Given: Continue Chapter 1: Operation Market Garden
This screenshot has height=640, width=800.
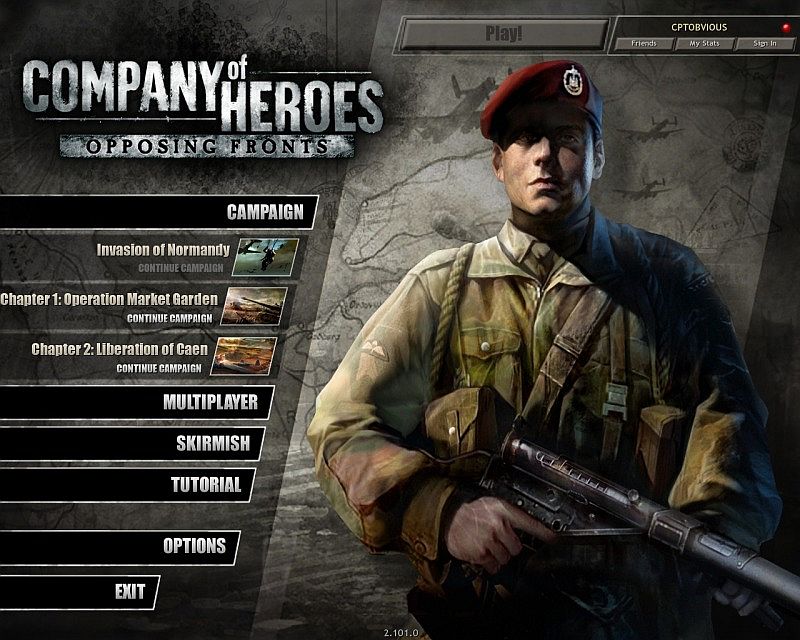Looking at the screenshot, I should [169, 318].
